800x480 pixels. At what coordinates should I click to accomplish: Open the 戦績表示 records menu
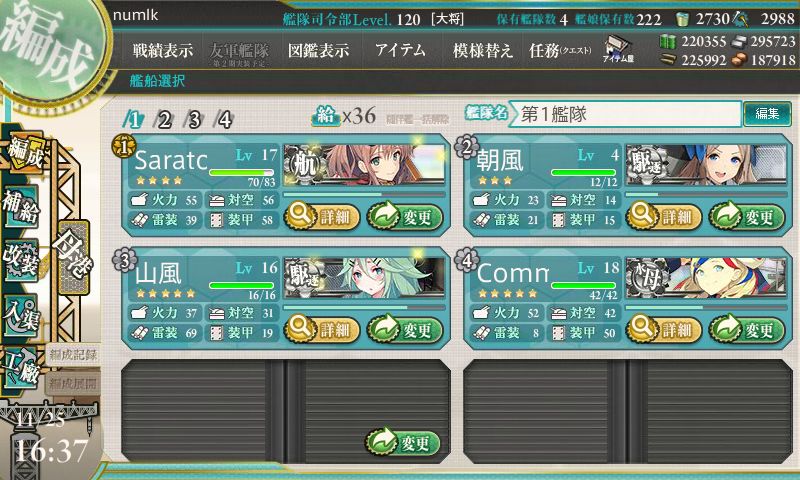[164, 50]
